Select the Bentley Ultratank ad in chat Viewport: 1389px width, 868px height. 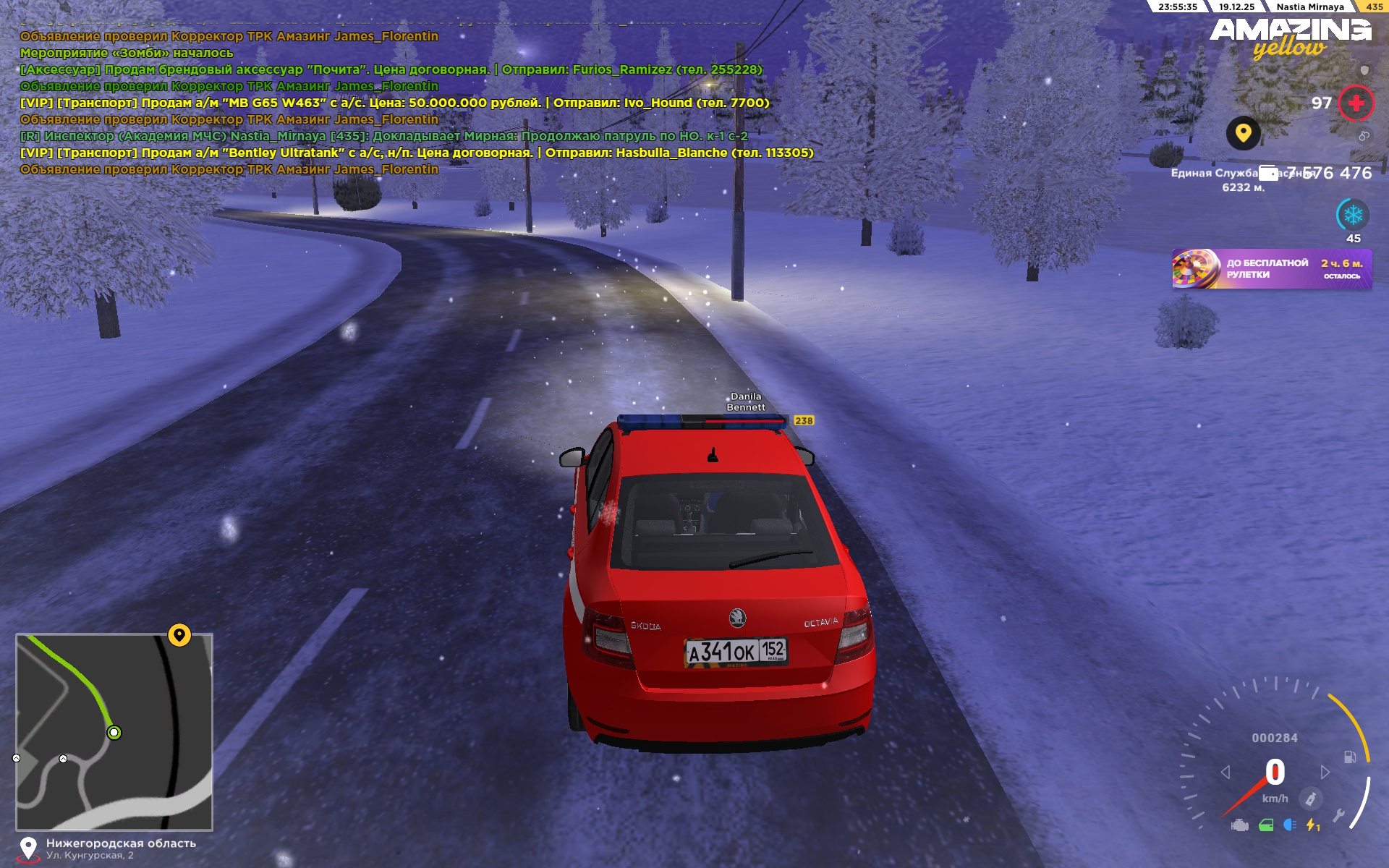[x=417, y=153]
